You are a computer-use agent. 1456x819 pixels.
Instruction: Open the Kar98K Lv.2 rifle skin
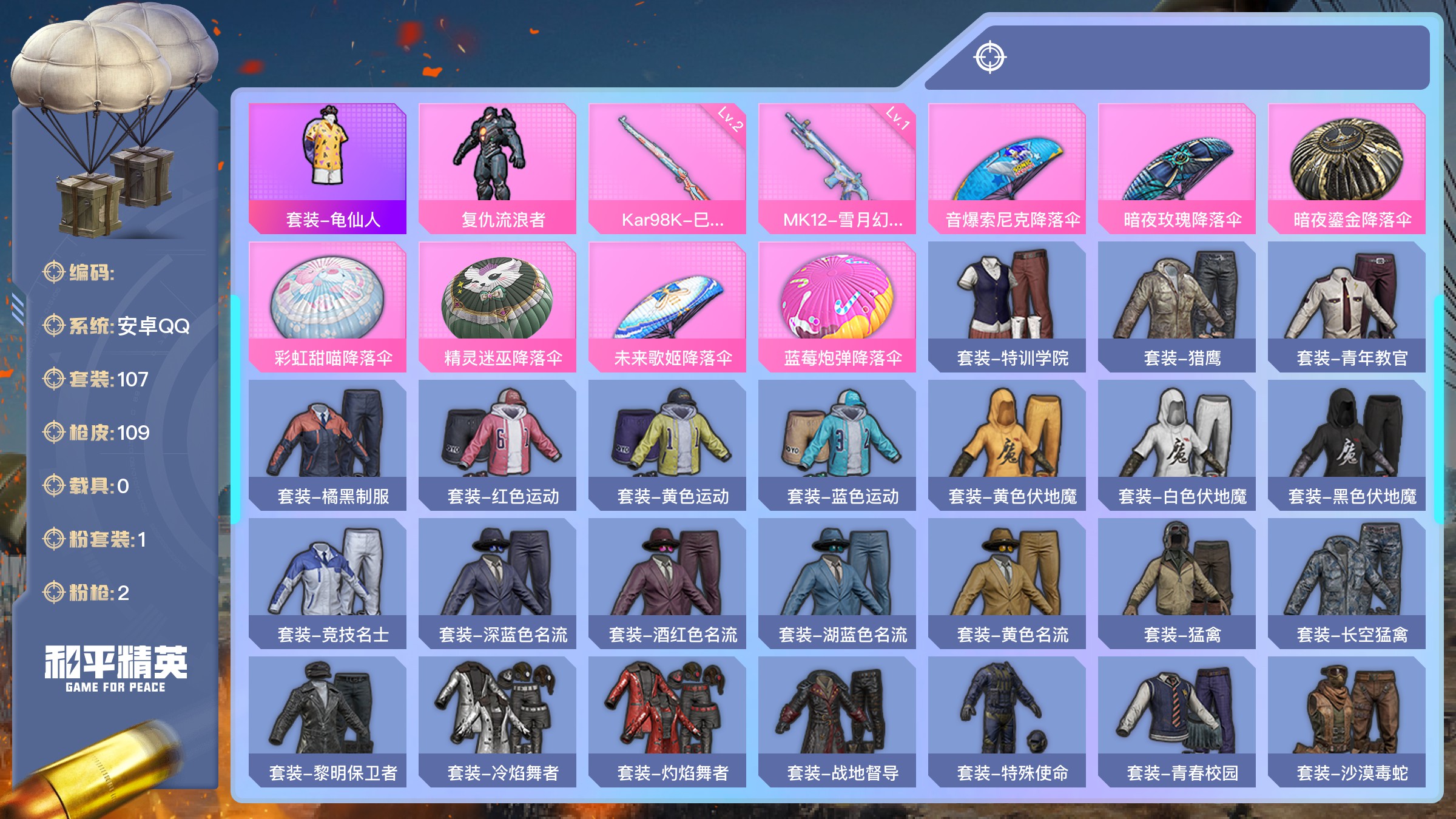tap(667, 168)
